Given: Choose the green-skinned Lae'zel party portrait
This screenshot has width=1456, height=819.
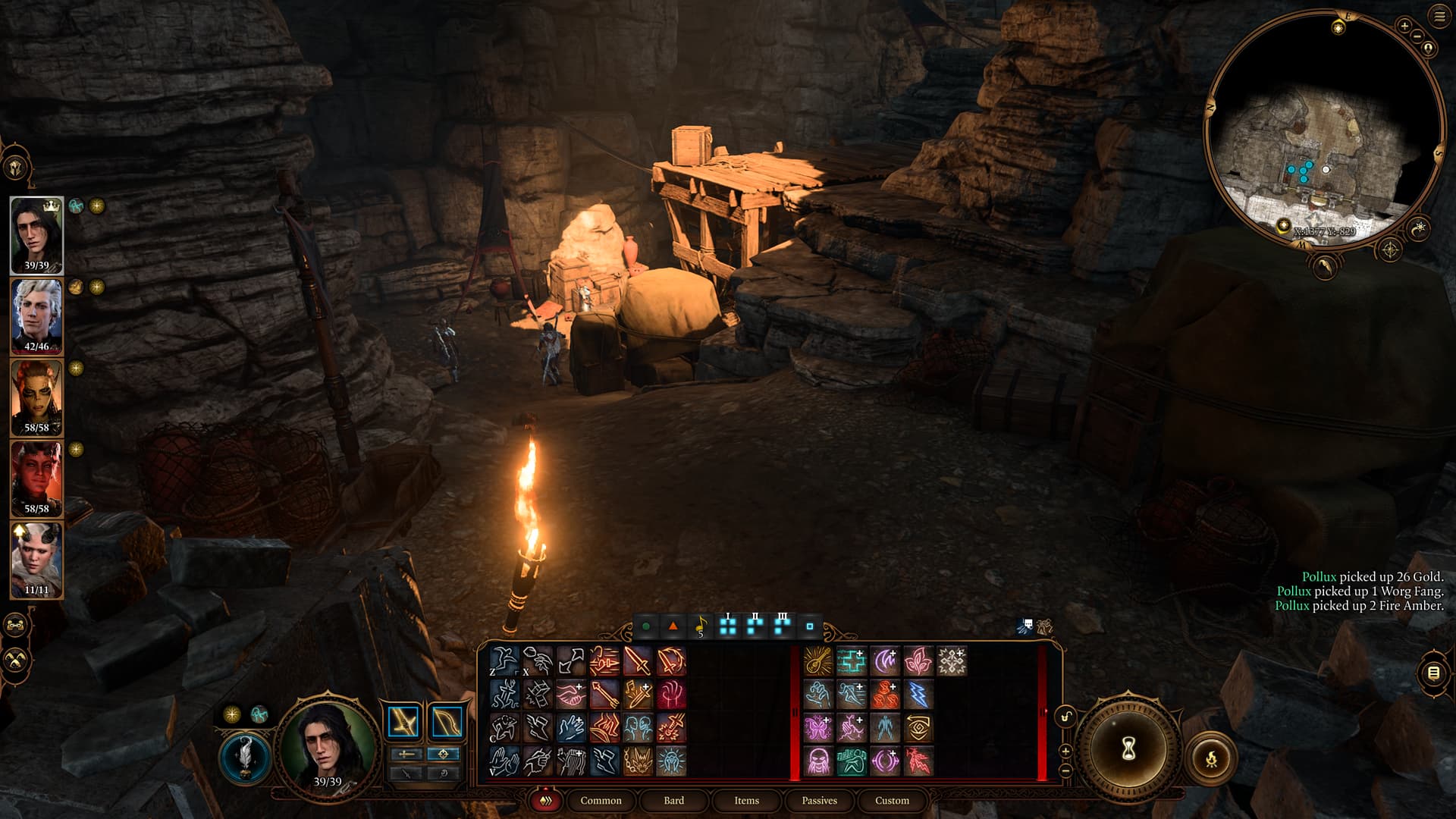Looking at the screenshot, I should pos(36,396).
